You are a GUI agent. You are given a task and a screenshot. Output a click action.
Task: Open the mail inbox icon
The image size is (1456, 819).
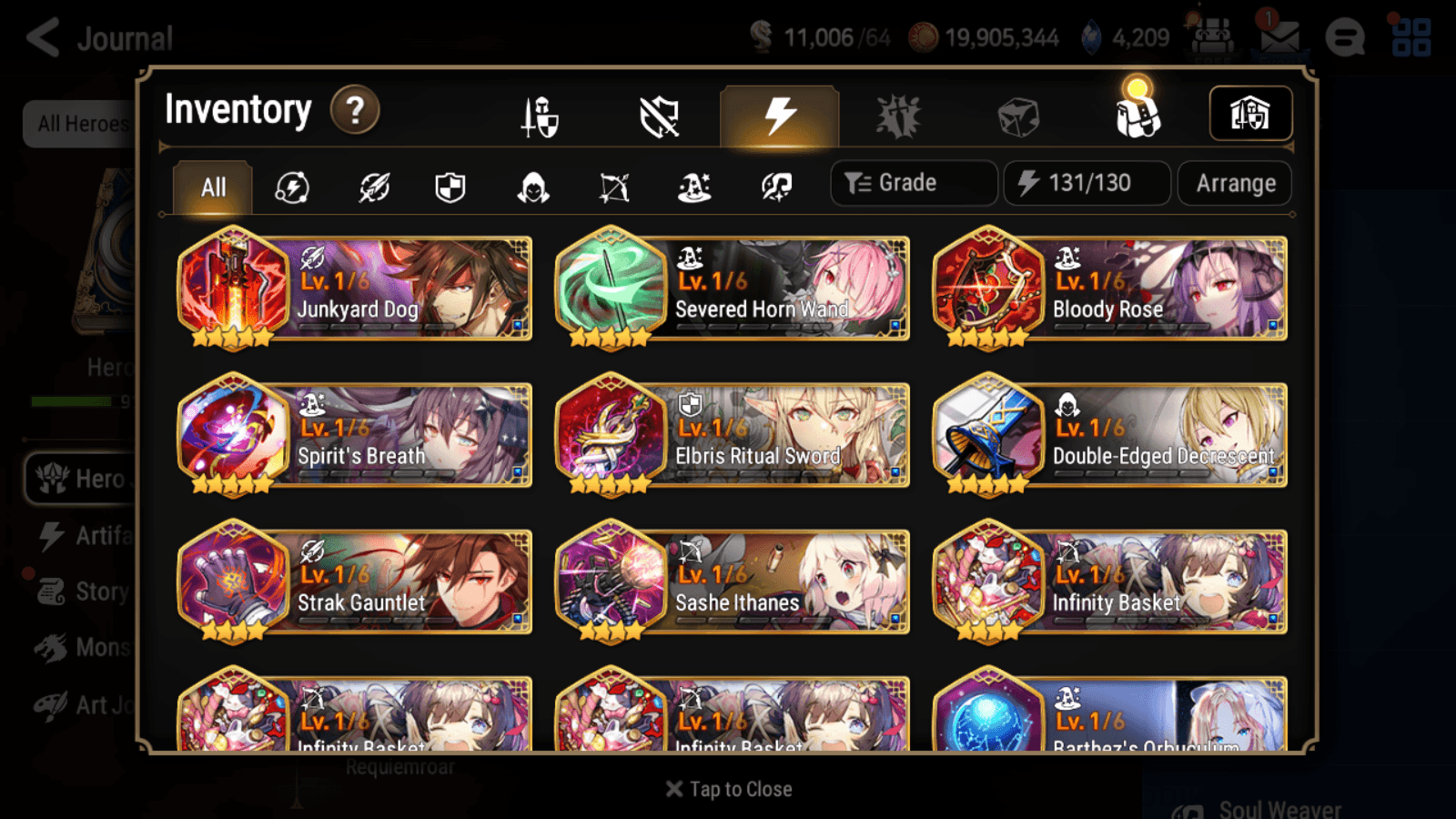click(1279, 36)
